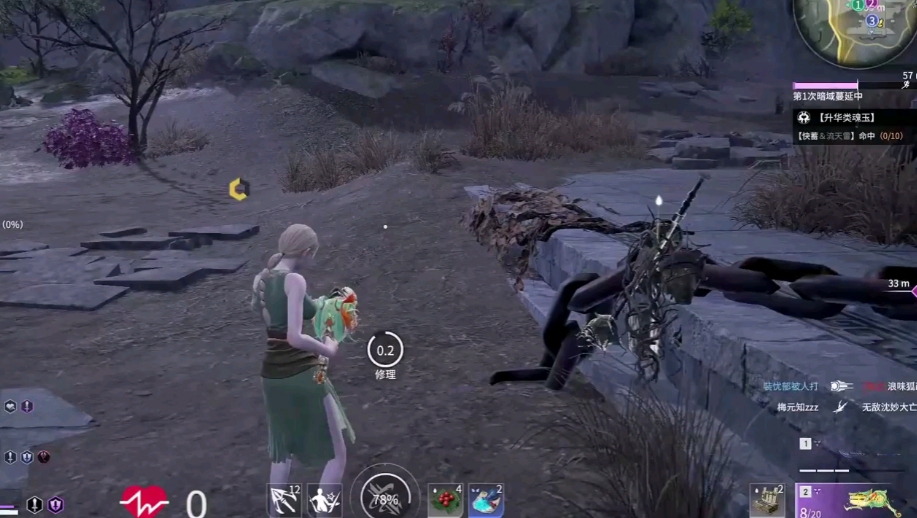Viewport: 917px width, 518px height.
Task: Click the red heartbeat health icon
Action: pos(144,501)
